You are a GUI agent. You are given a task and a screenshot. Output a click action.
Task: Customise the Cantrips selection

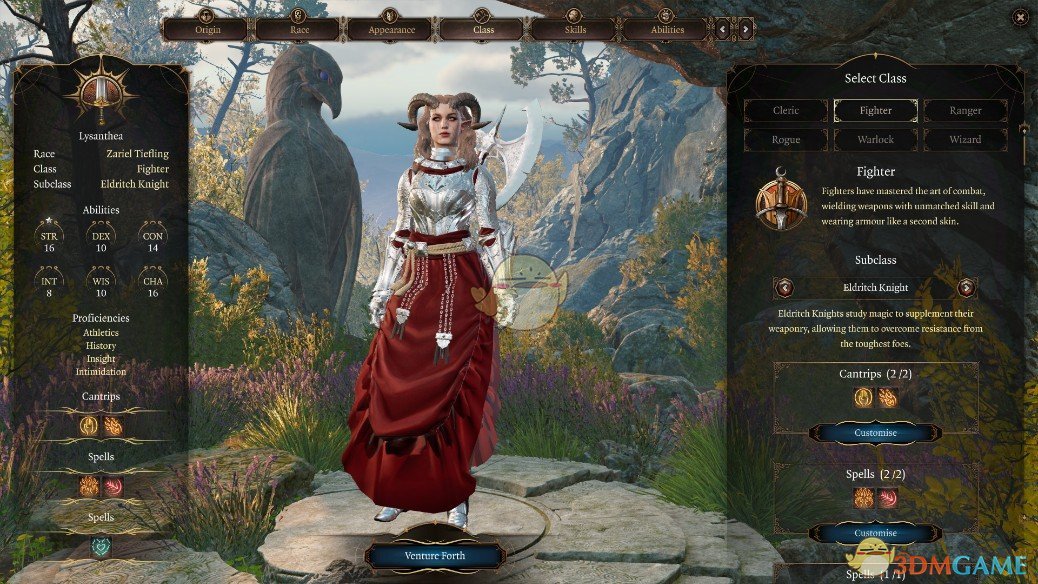[875, 433]
